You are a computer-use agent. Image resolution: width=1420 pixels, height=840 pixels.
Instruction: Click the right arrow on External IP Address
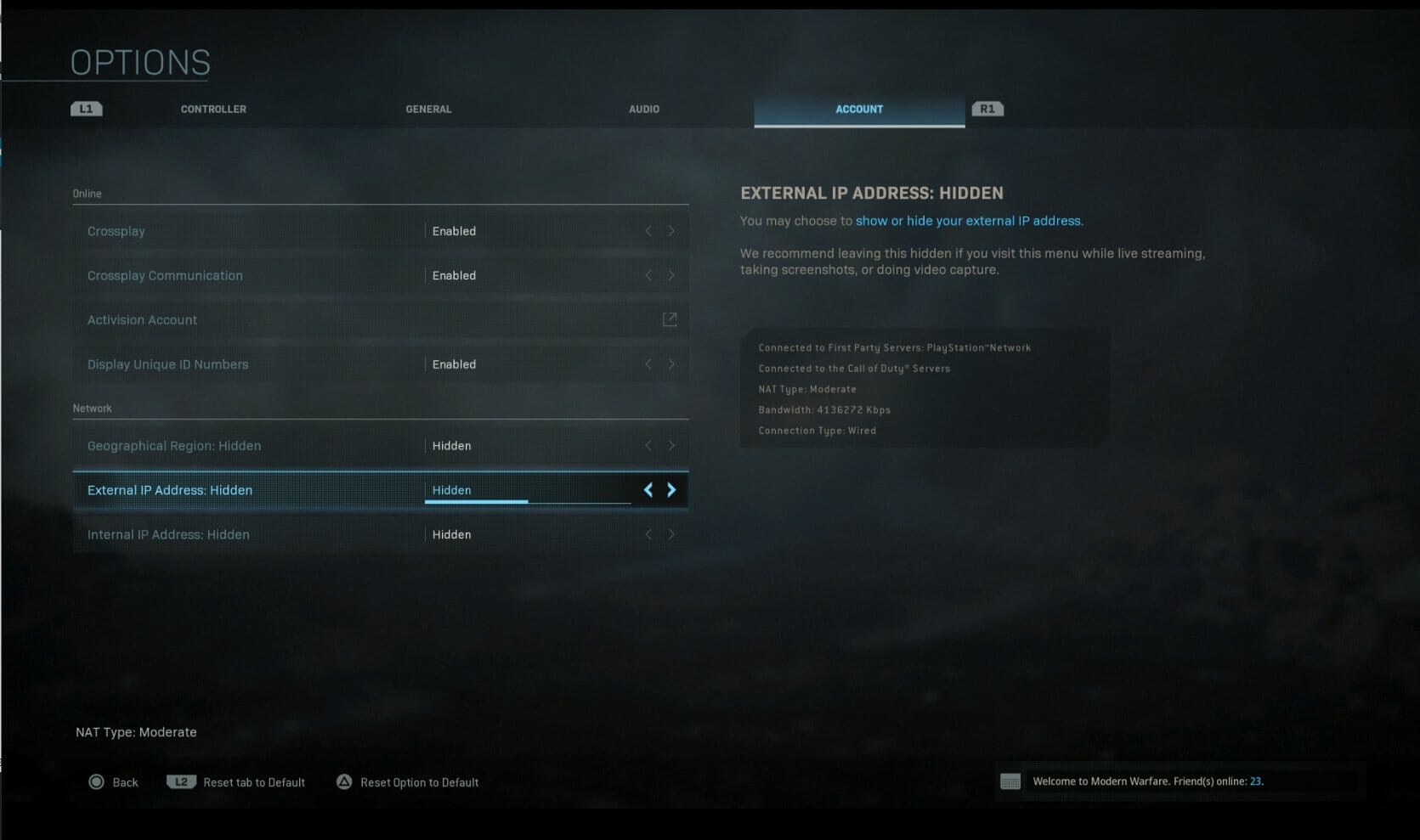point(671,490)
